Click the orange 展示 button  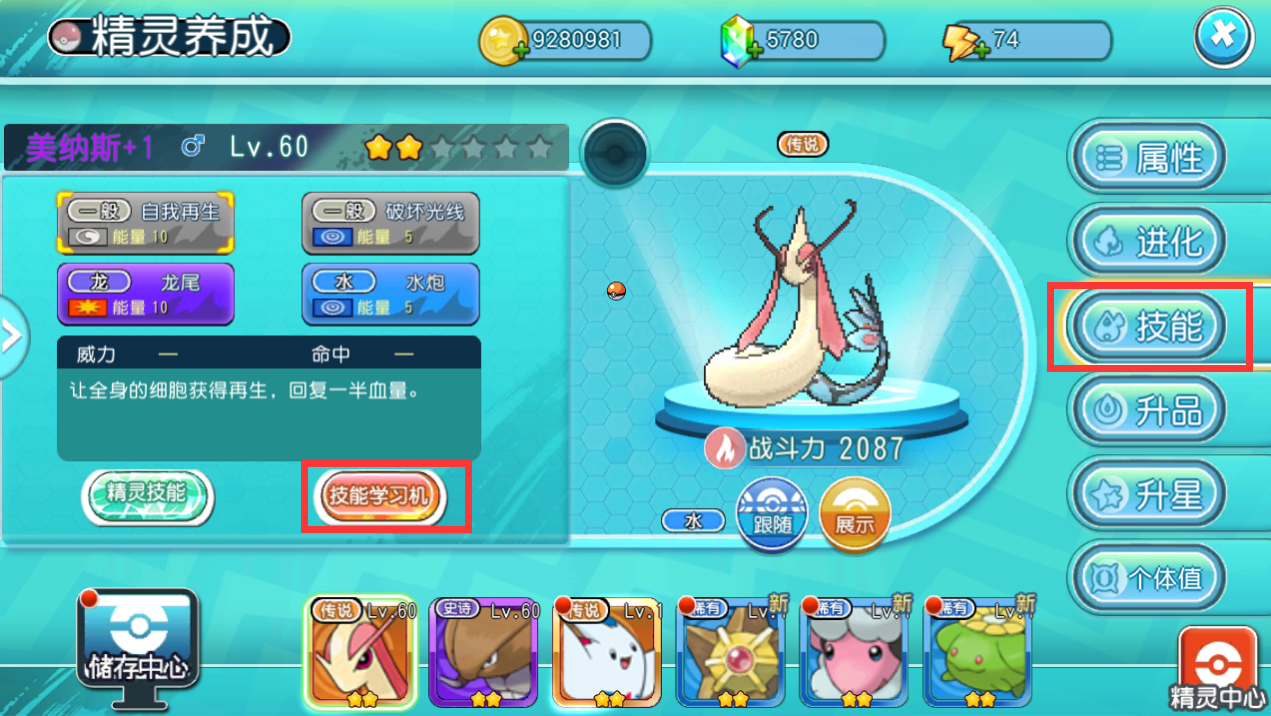point(854,514)
